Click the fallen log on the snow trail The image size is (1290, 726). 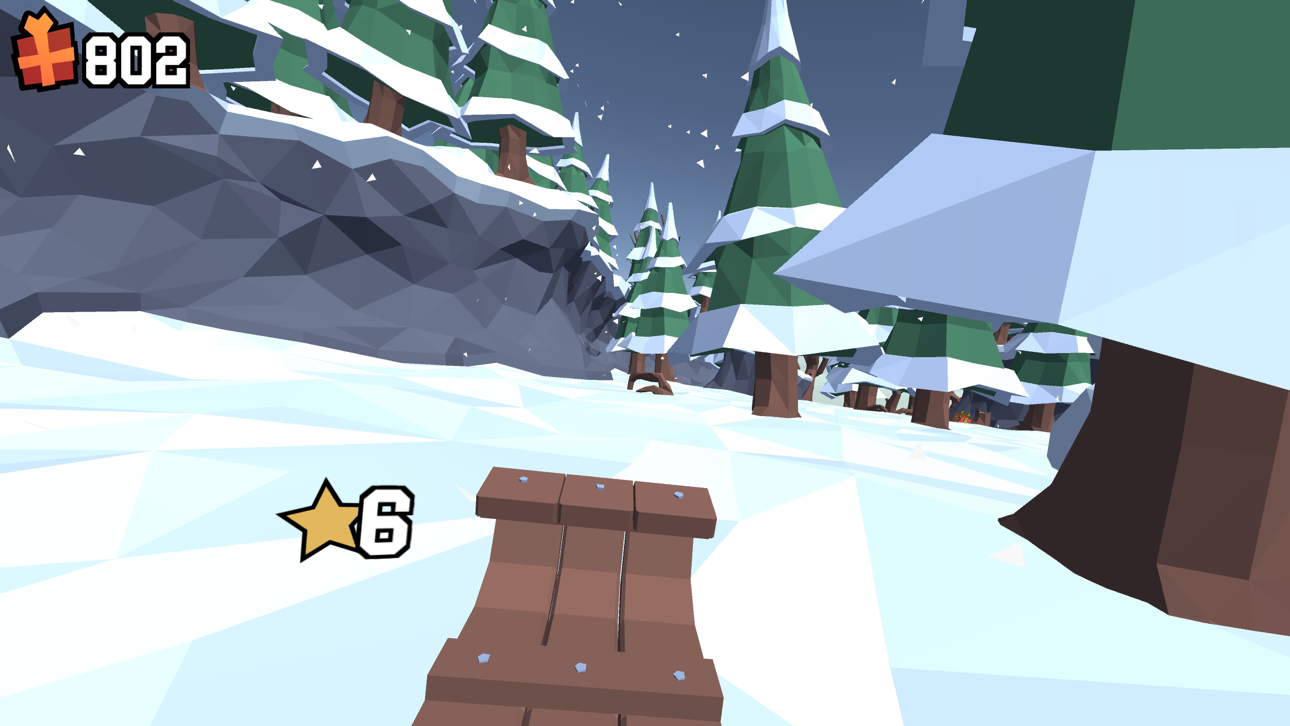tap(648, 385)
